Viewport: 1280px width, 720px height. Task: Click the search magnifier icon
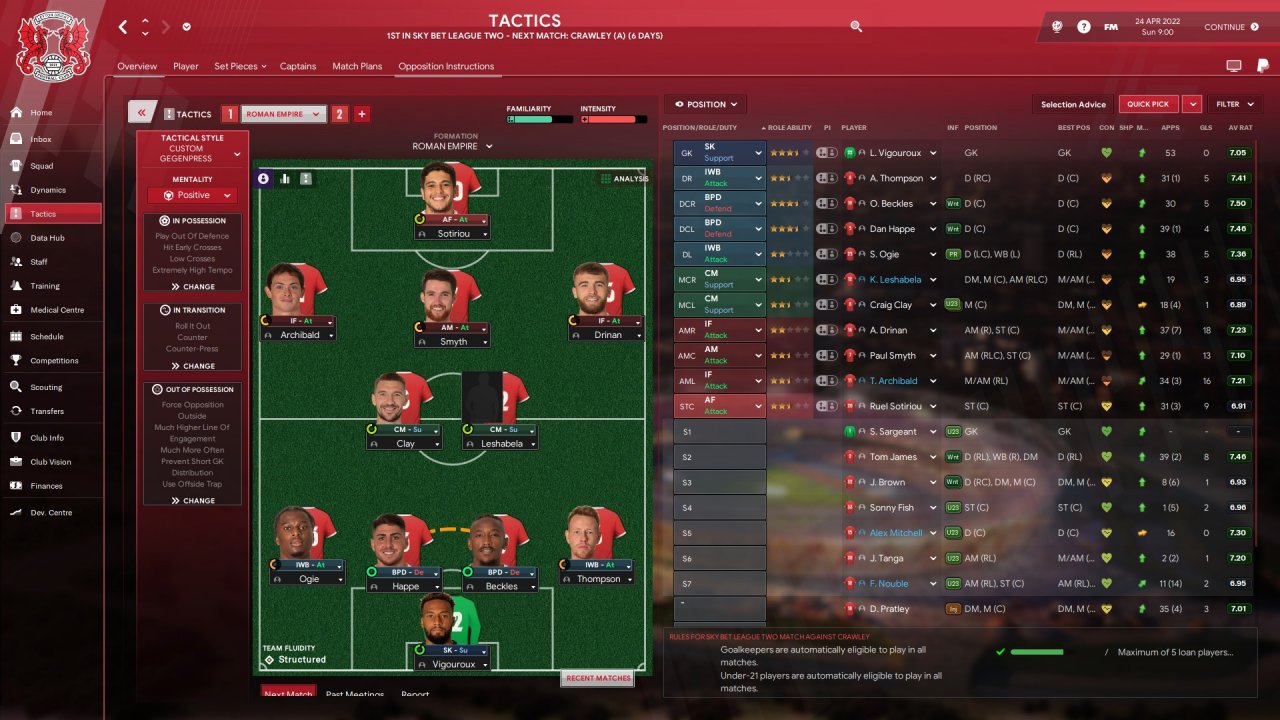pos(856,27)
